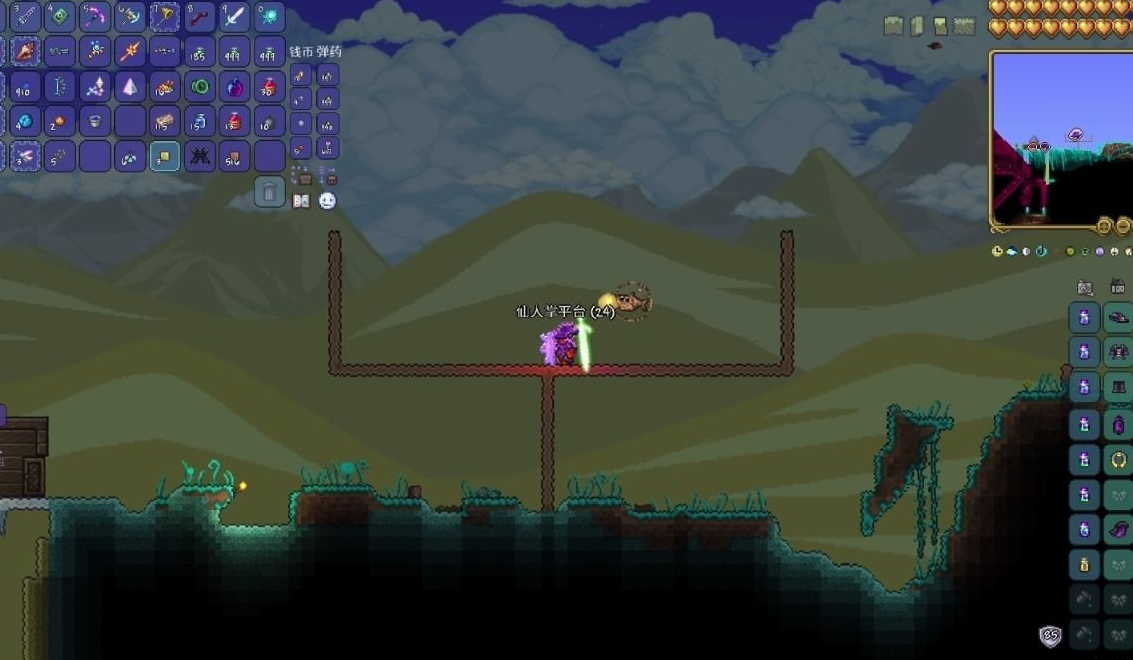
Task: Open the bestiary book button
Action: coord(301,201)
